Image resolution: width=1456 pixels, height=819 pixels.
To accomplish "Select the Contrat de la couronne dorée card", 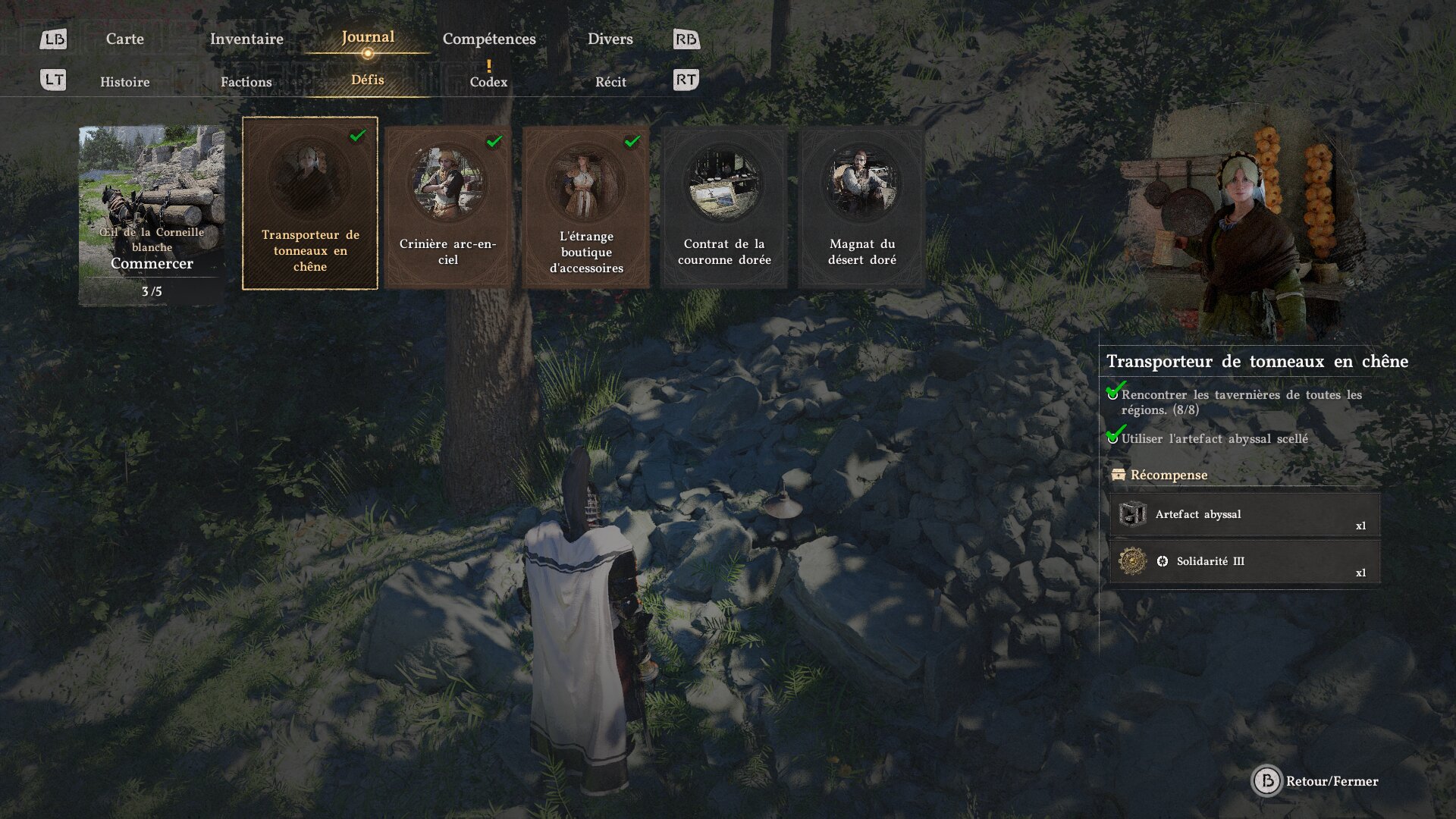I will click(x=724, y=206).
